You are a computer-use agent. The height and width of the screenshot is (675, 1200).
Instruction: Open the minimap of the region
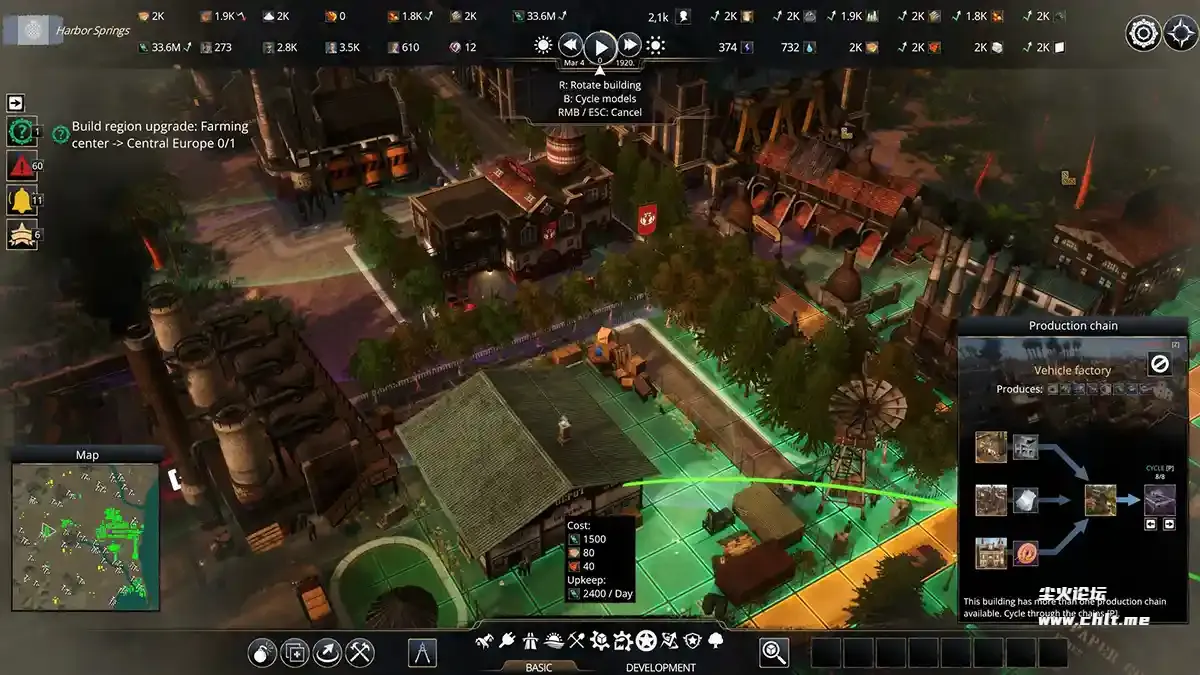(86, 536)
